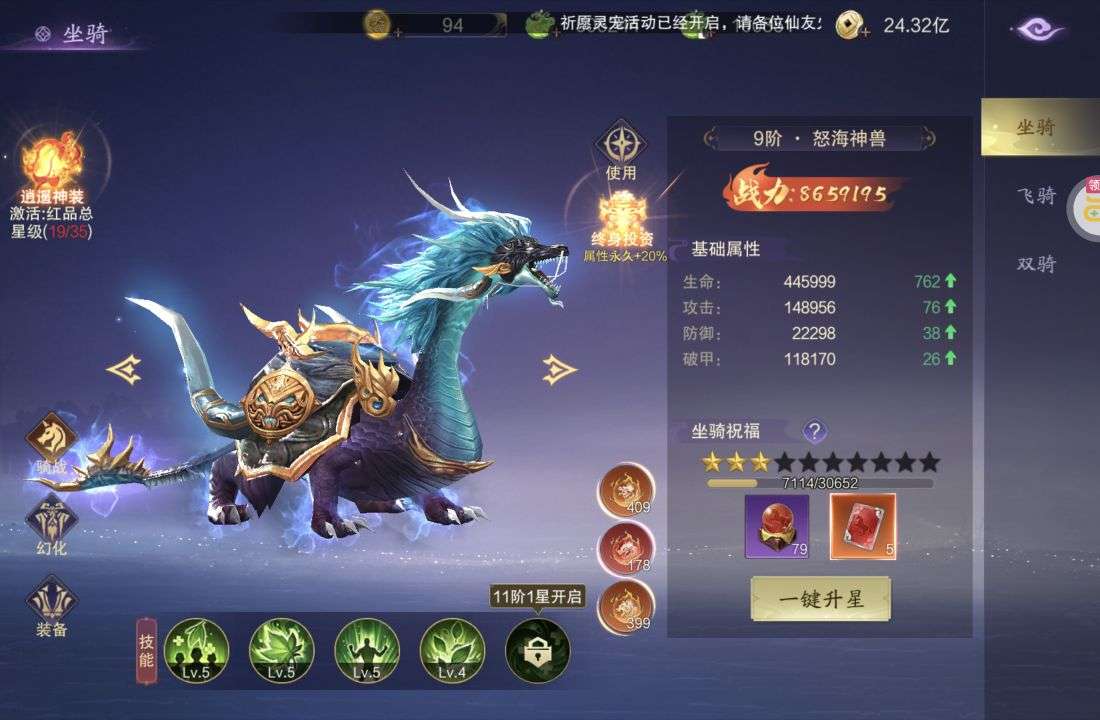Viewport: 1100px width, 720px height.
Task: Switch to the 飞骑 tab
Action: tap(1036, 195)
